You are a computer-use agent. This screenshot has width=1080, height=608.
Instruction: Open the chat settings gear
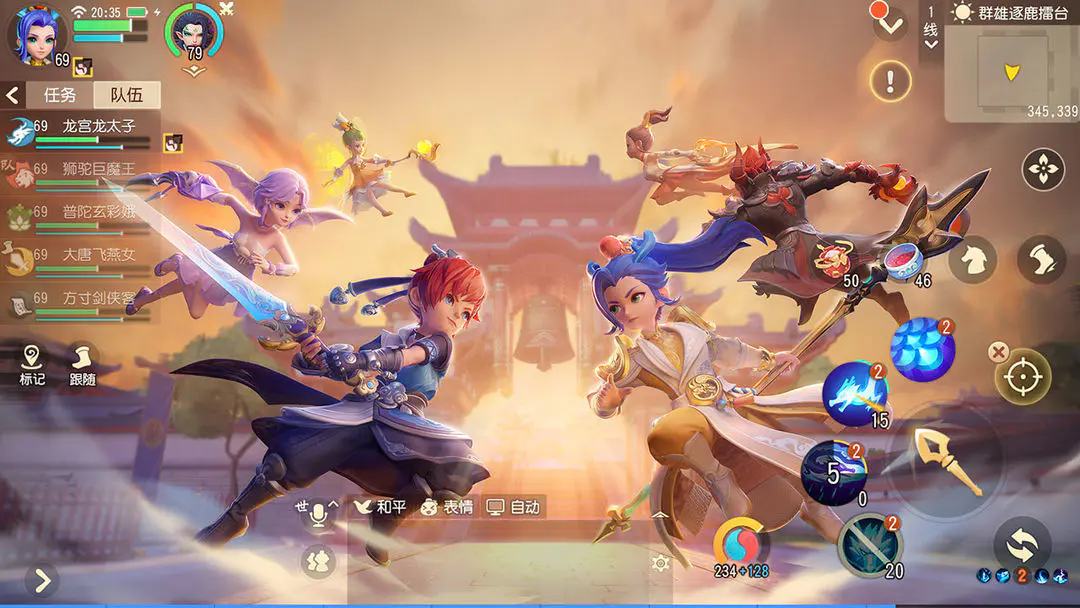[x=660, y=563]
